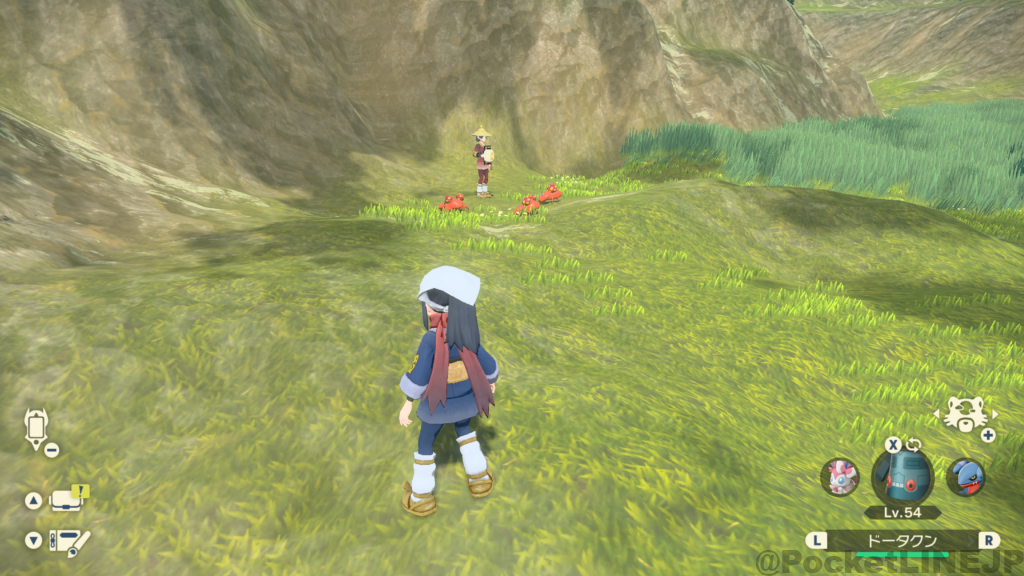Click the right arrow beside the ride icon
Image resolution: width=1024 pixels, height=576 pixels.
(x=994, y=412)
